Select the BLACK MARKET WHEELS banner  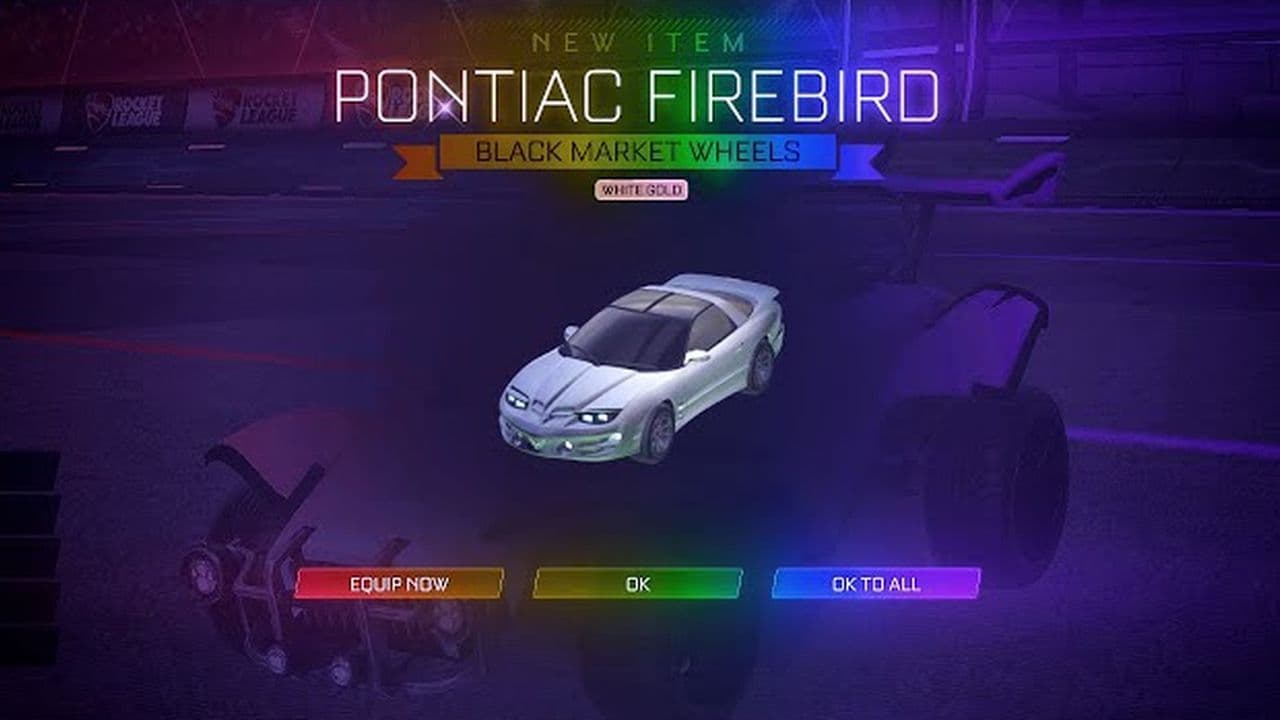637,153
